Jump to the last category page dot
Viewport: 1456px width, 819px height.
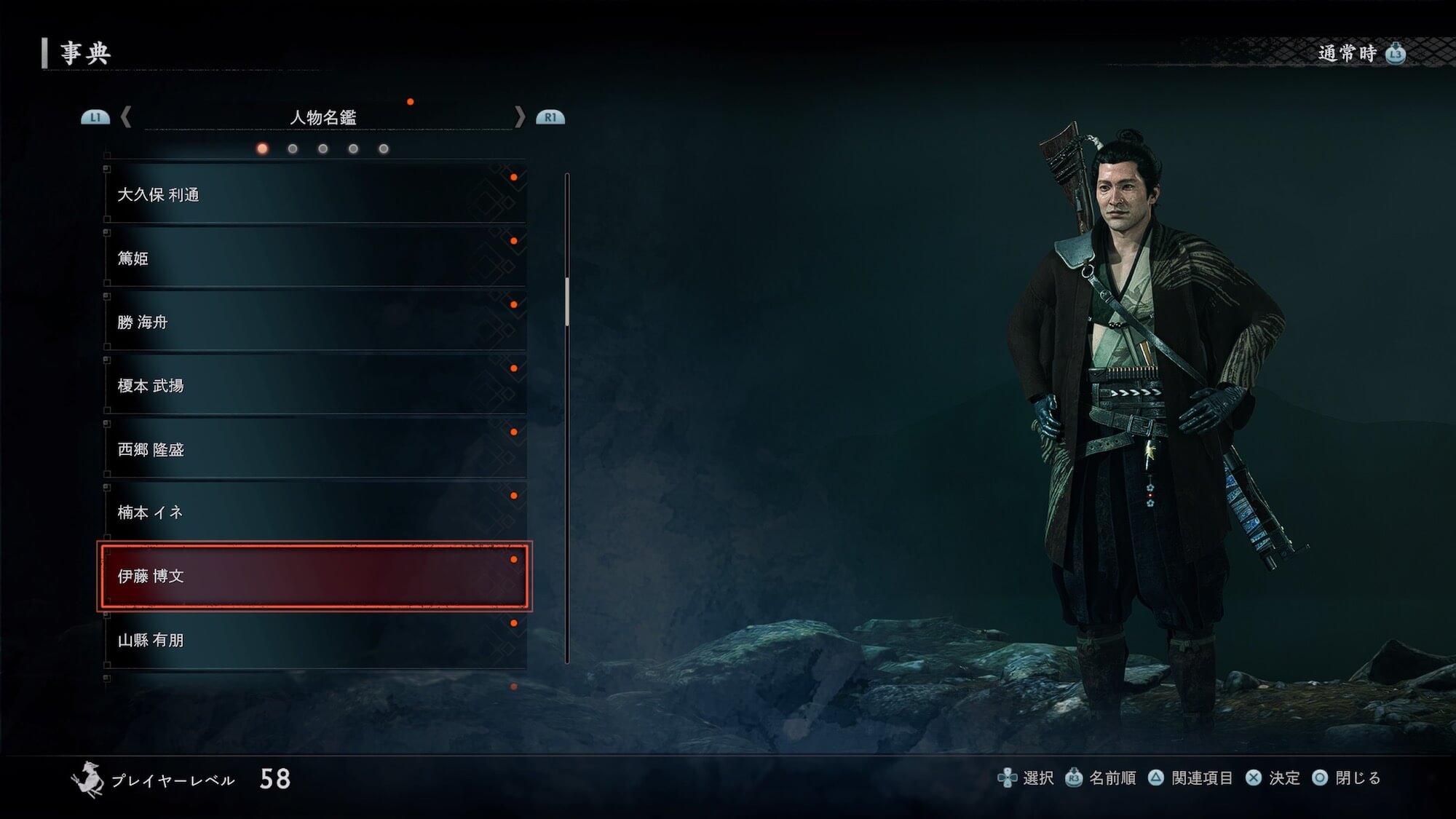click(x=384, y=149)
